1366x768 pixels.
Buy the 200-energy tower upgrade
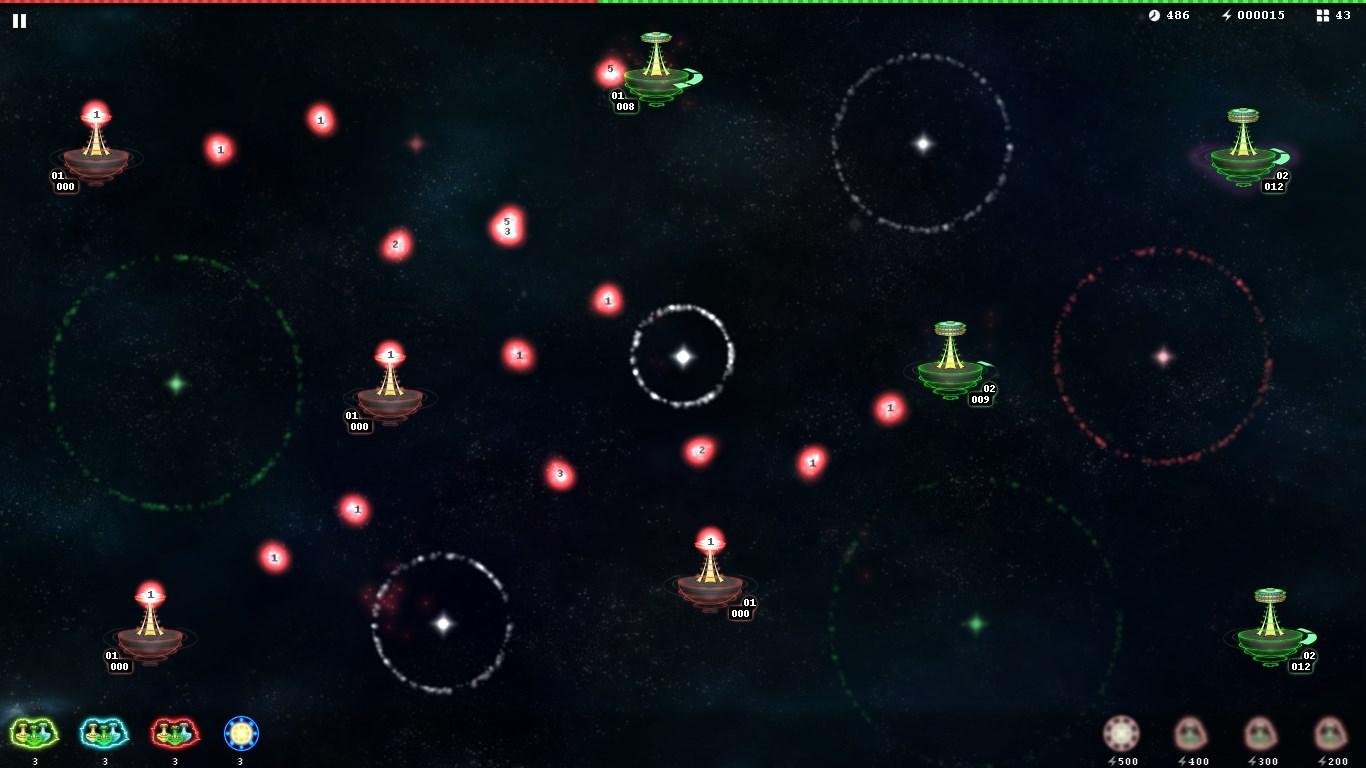[x=1330, y=734]
